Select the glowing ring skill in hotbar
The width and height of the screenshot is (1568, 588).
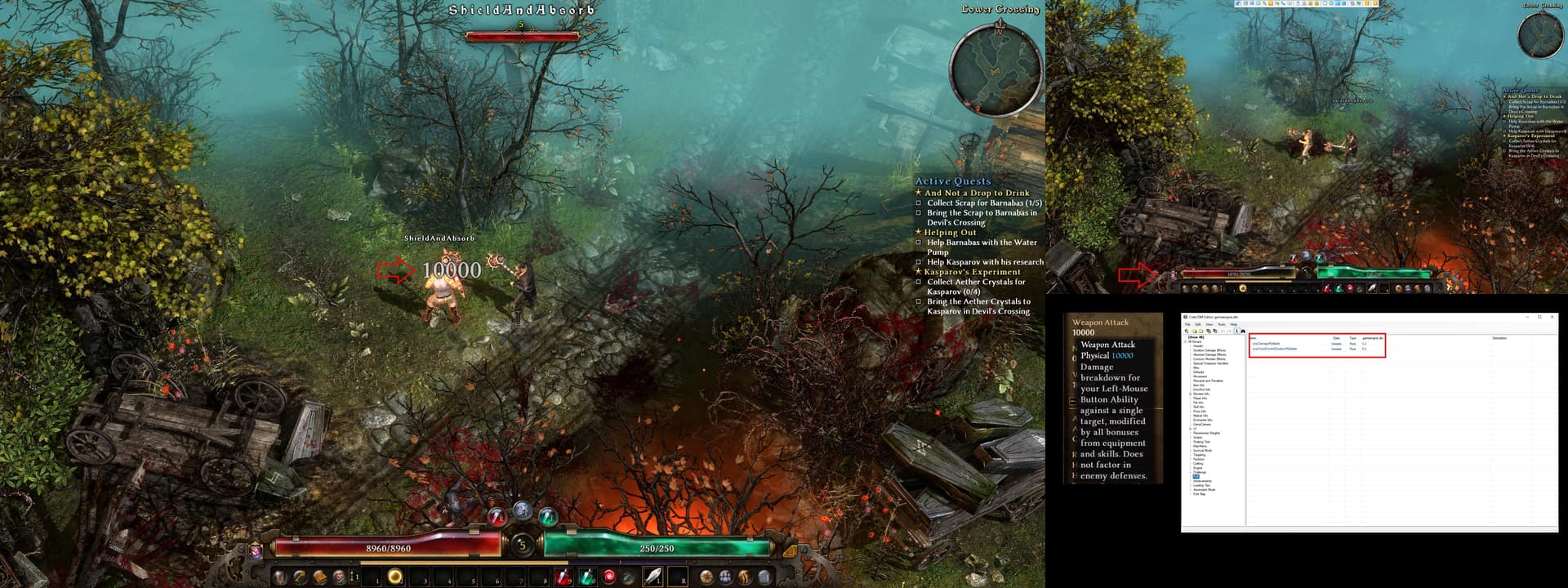pos(395,577)
